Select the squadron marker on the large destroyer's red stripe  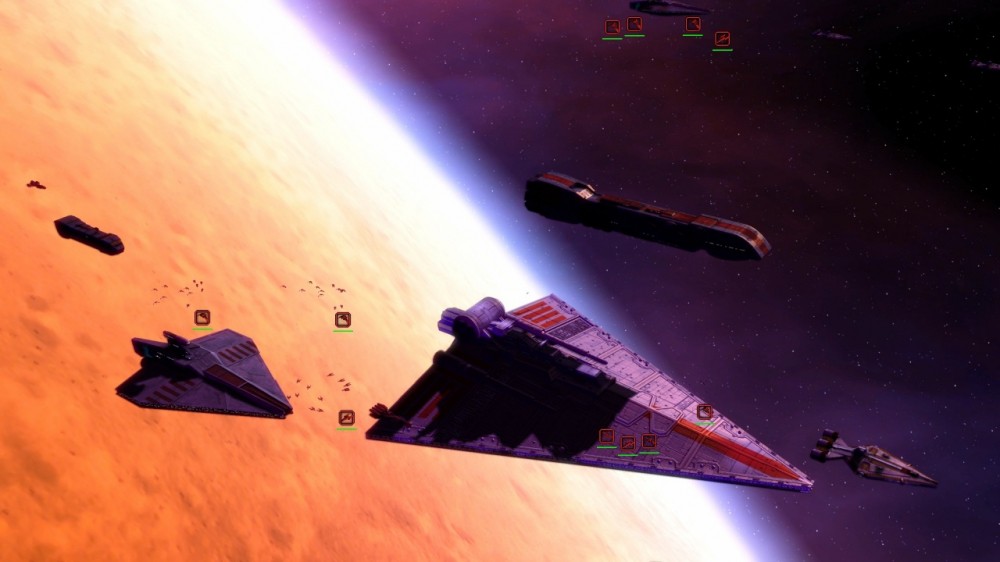[x=705, y=411]
